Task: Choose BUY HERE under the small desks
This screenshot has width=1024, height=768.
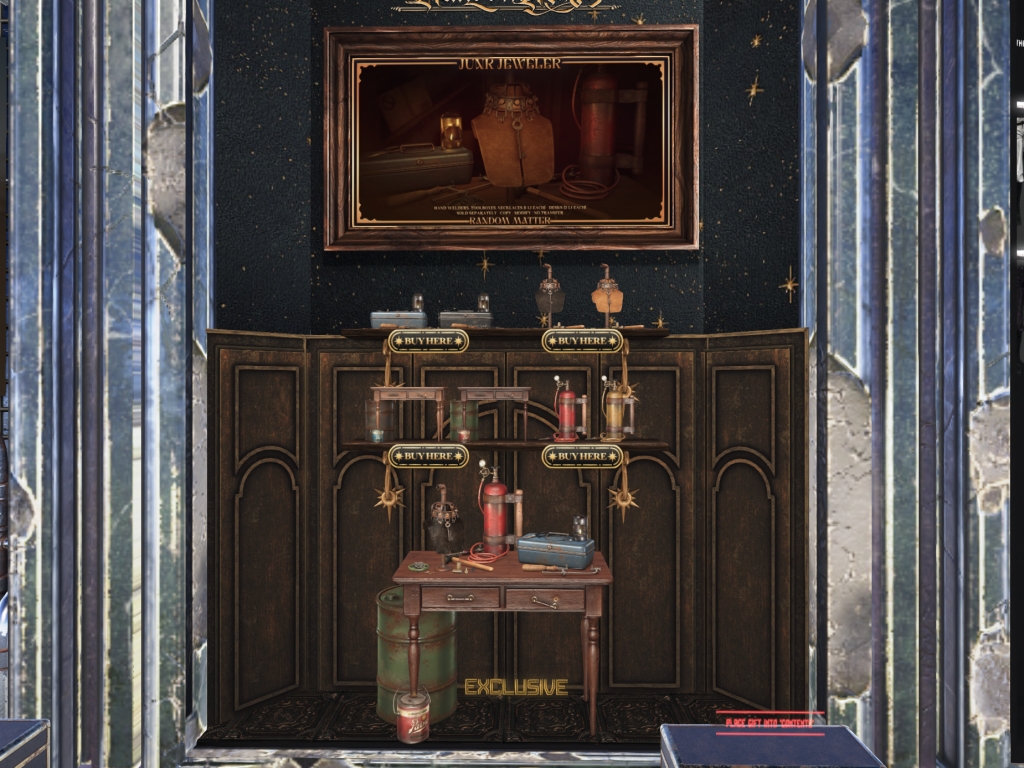Action: coord(428,457)
